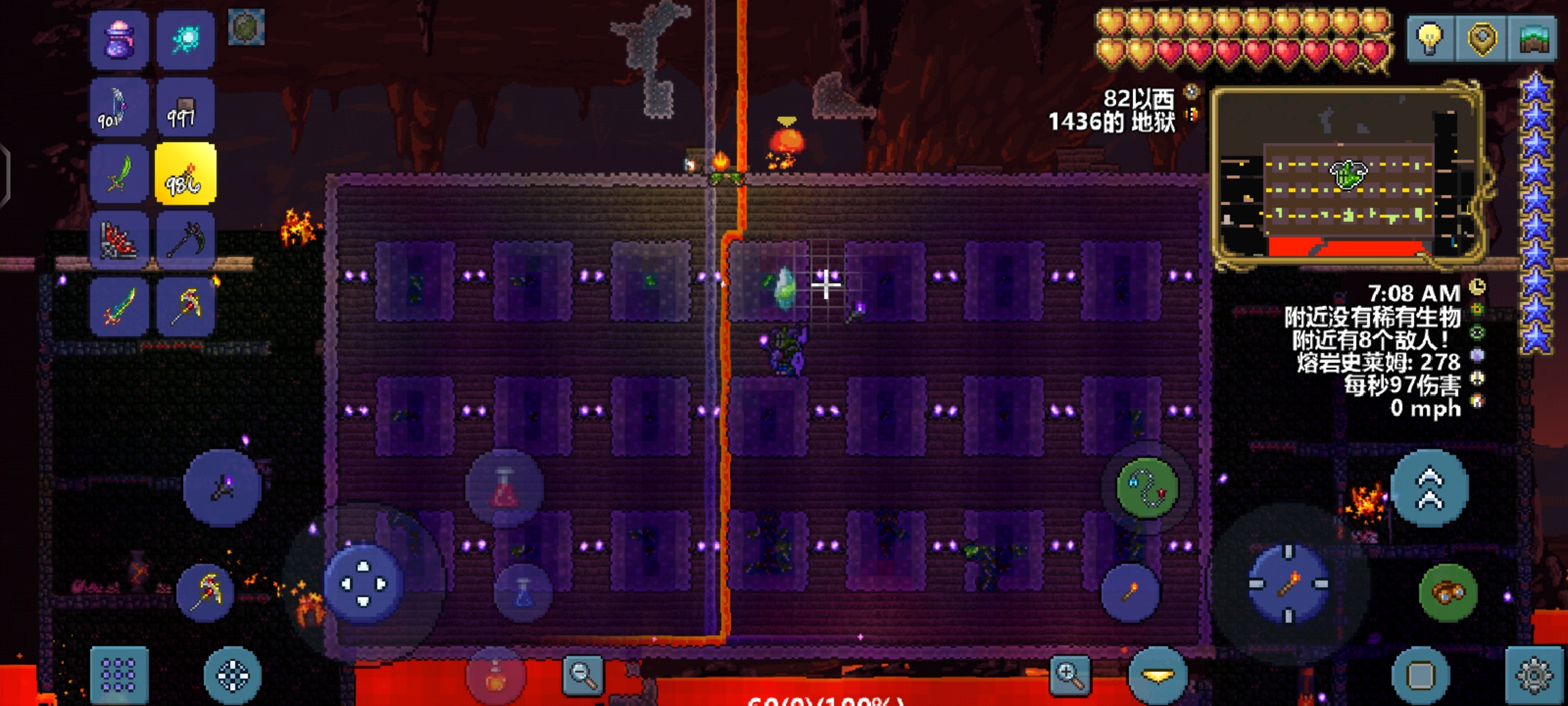Open the inventory grid button
This screenshot has width=1568, height=706.
[120, 675]
